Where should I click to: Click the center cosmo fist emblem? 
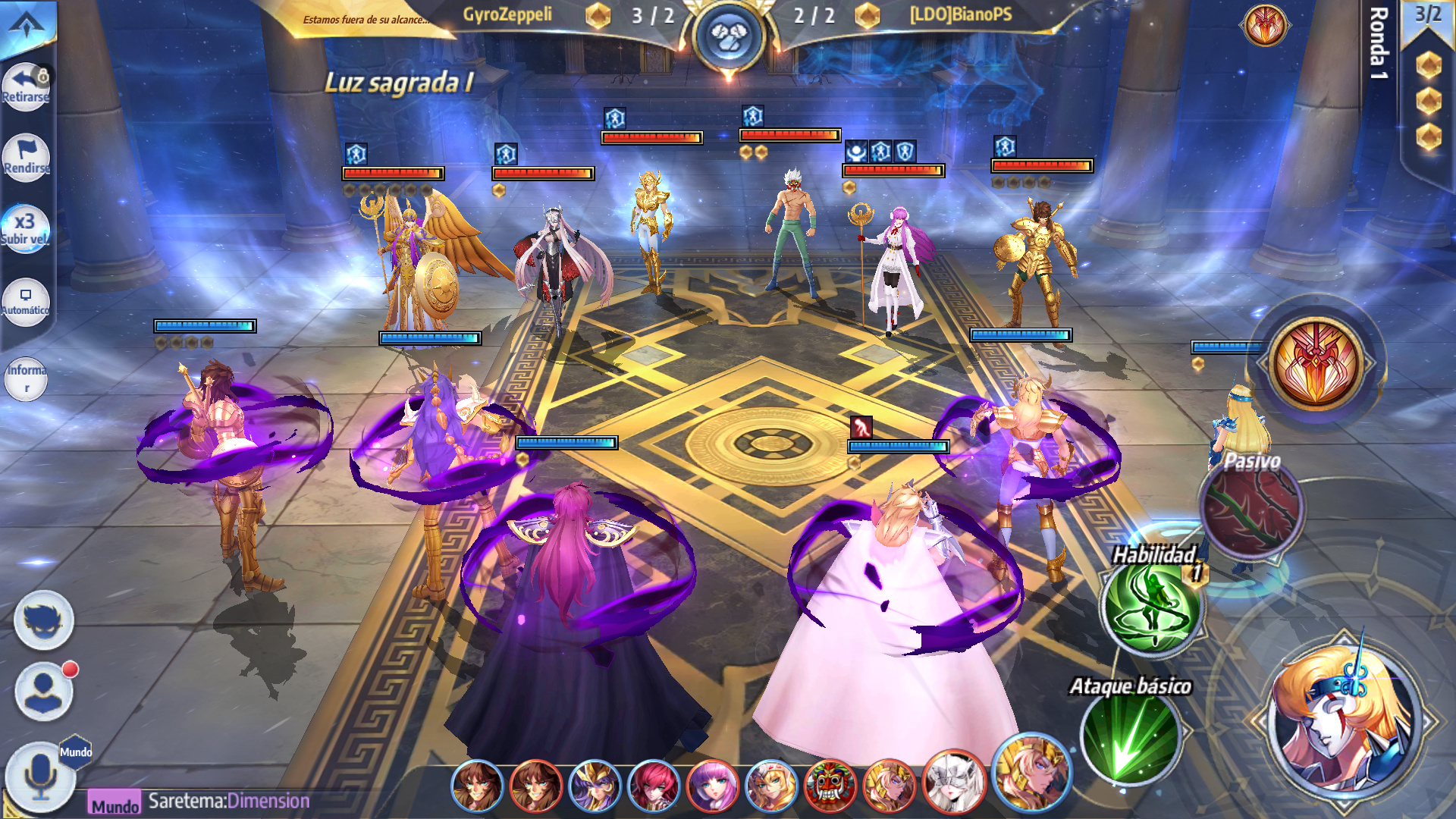point(729,36)
